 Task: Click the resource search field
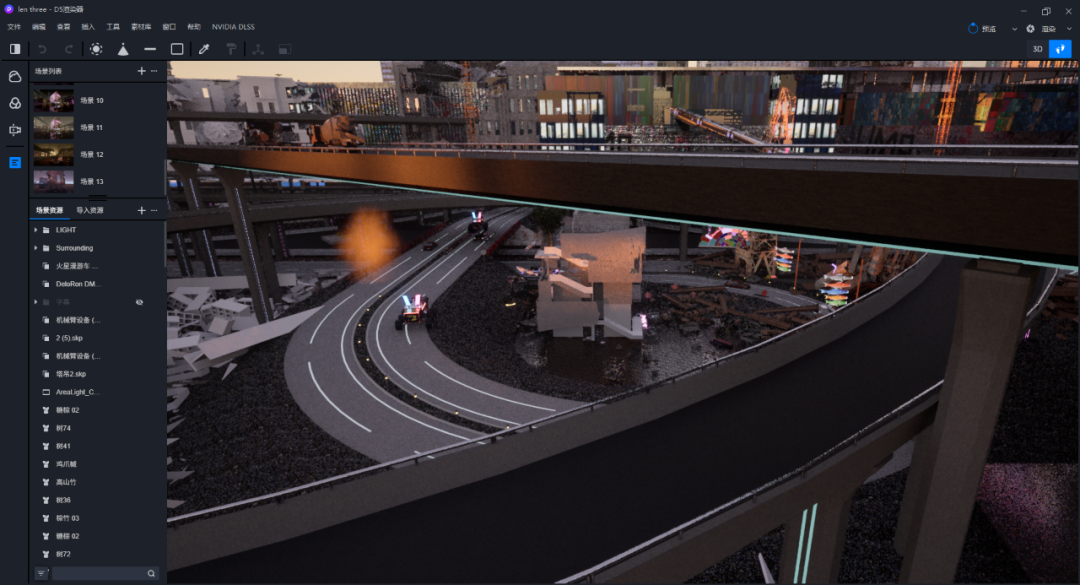(x=98, y=573)
